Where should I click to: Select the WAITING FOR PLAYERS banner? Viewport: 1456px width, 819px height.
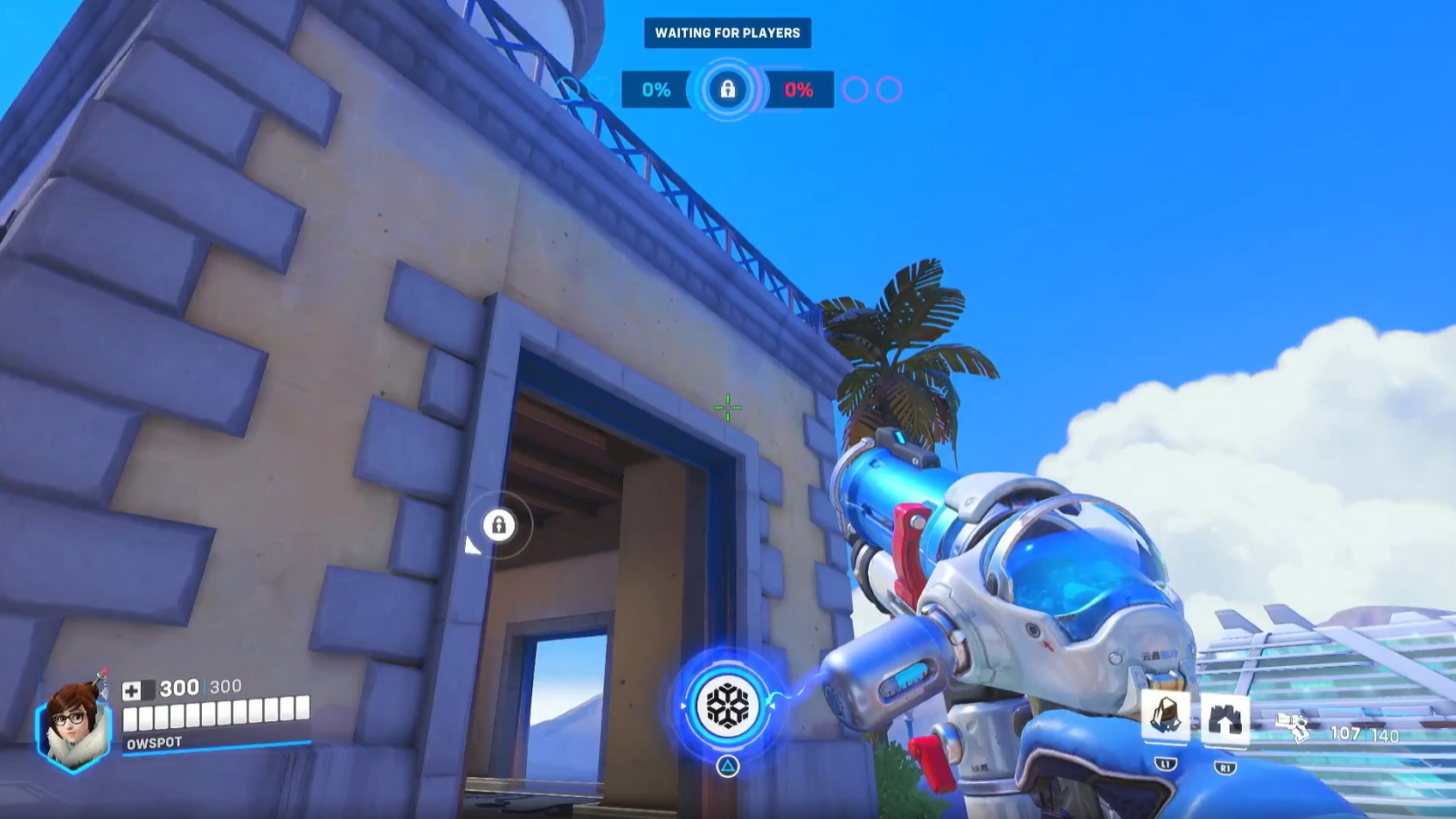[x=727, y=32]
